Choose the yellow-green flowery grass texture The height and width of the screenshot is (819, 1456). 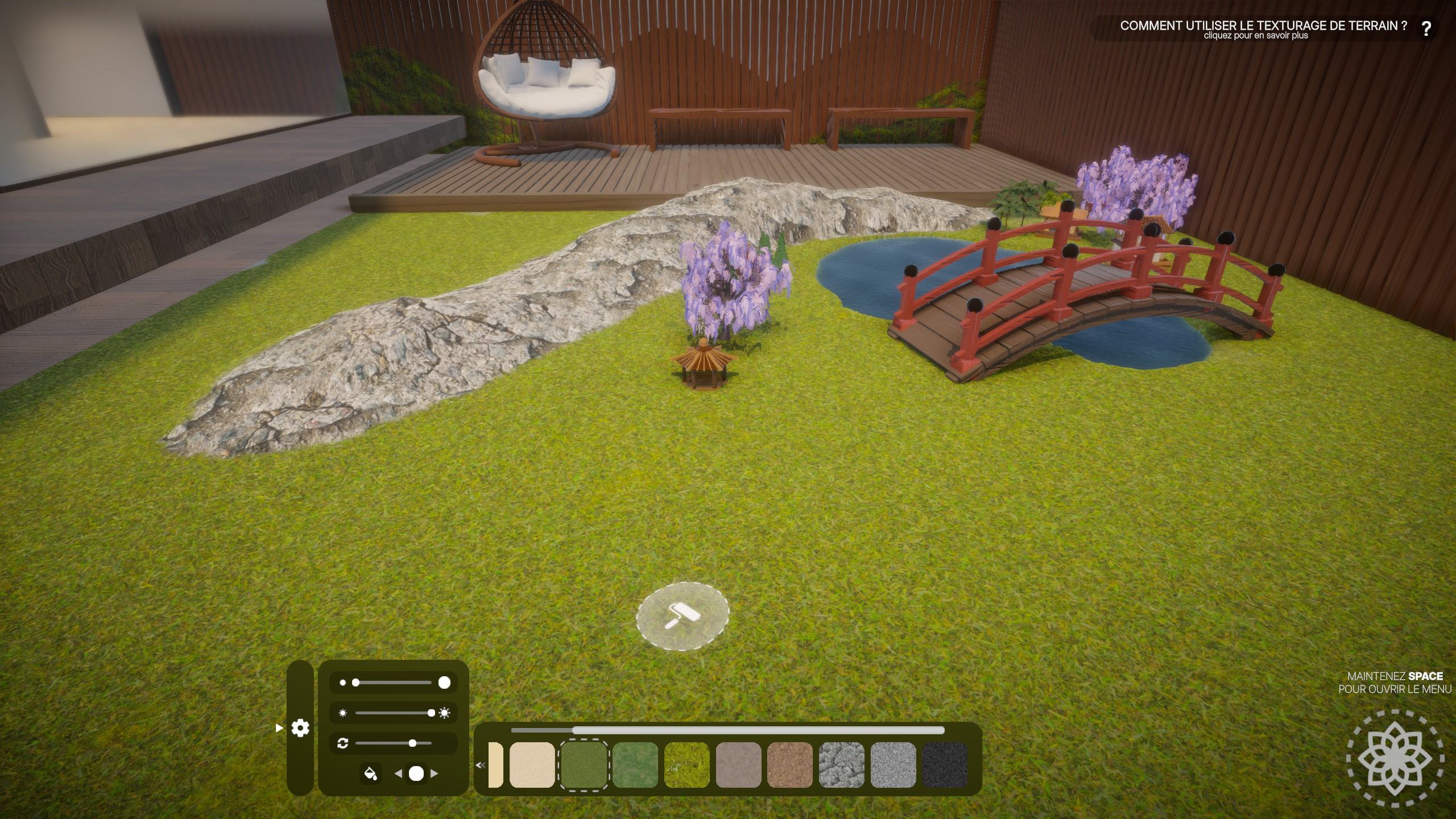(686, 766)
